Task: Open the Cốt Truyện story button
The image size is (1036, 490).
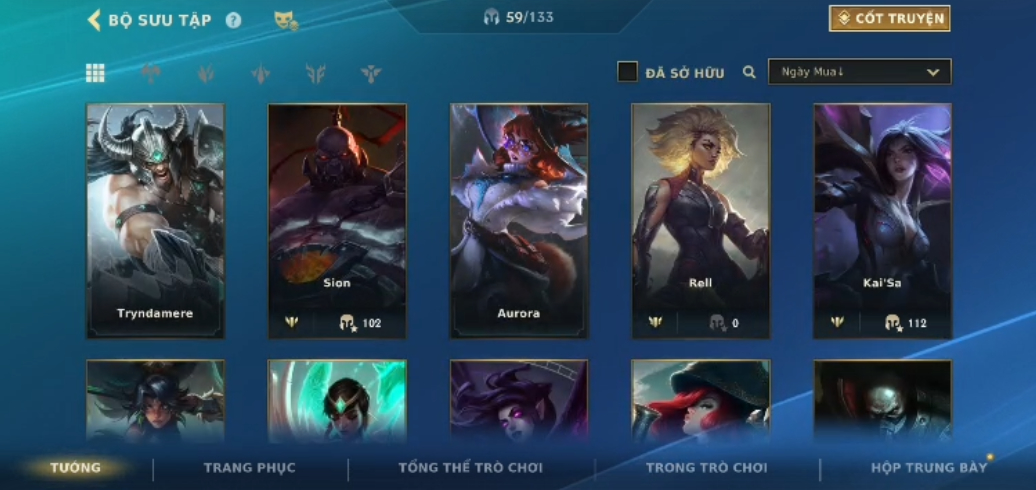Action: tap(889, 19)
